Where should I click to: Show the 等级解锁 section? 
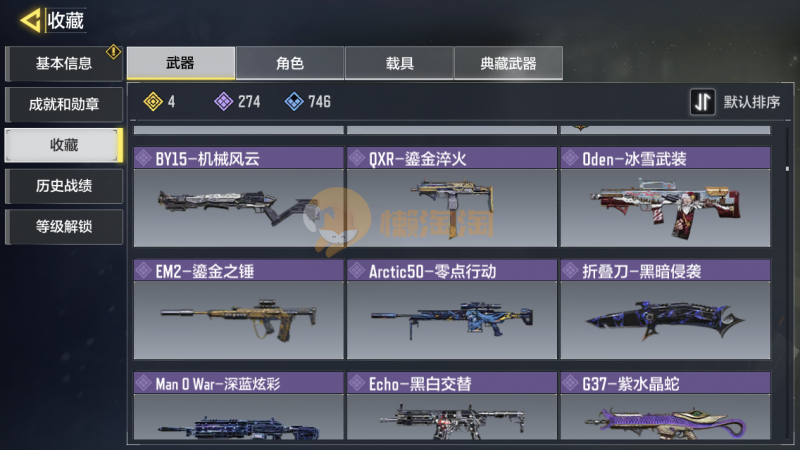click(x=64, y=227)
